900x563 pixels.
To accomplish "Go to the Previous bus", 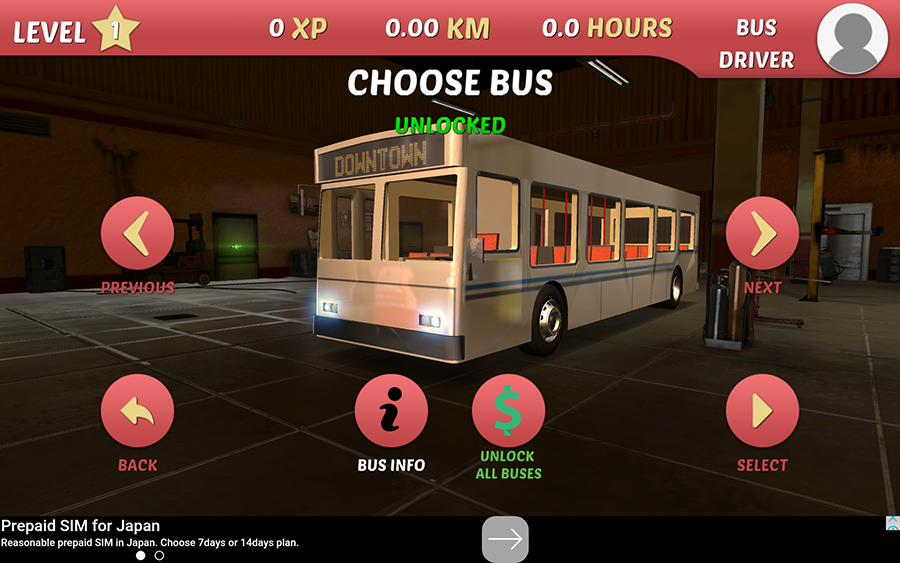I will click(x=138, y=234).
